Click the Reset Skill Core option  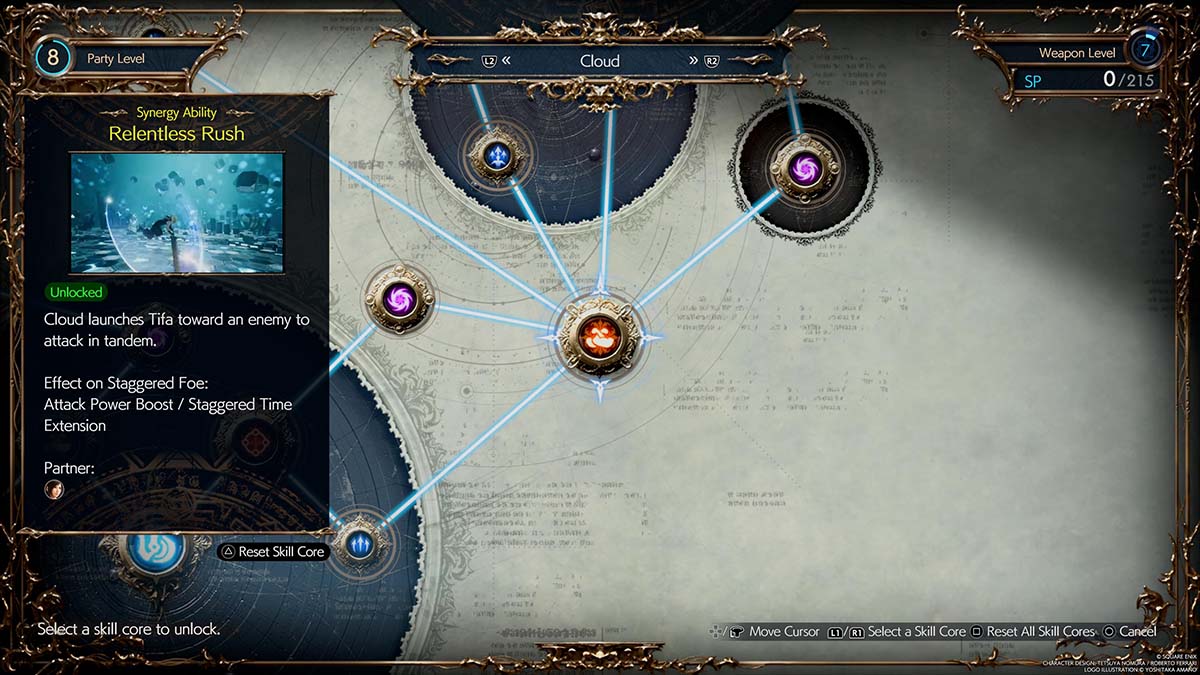coord(273,551)
